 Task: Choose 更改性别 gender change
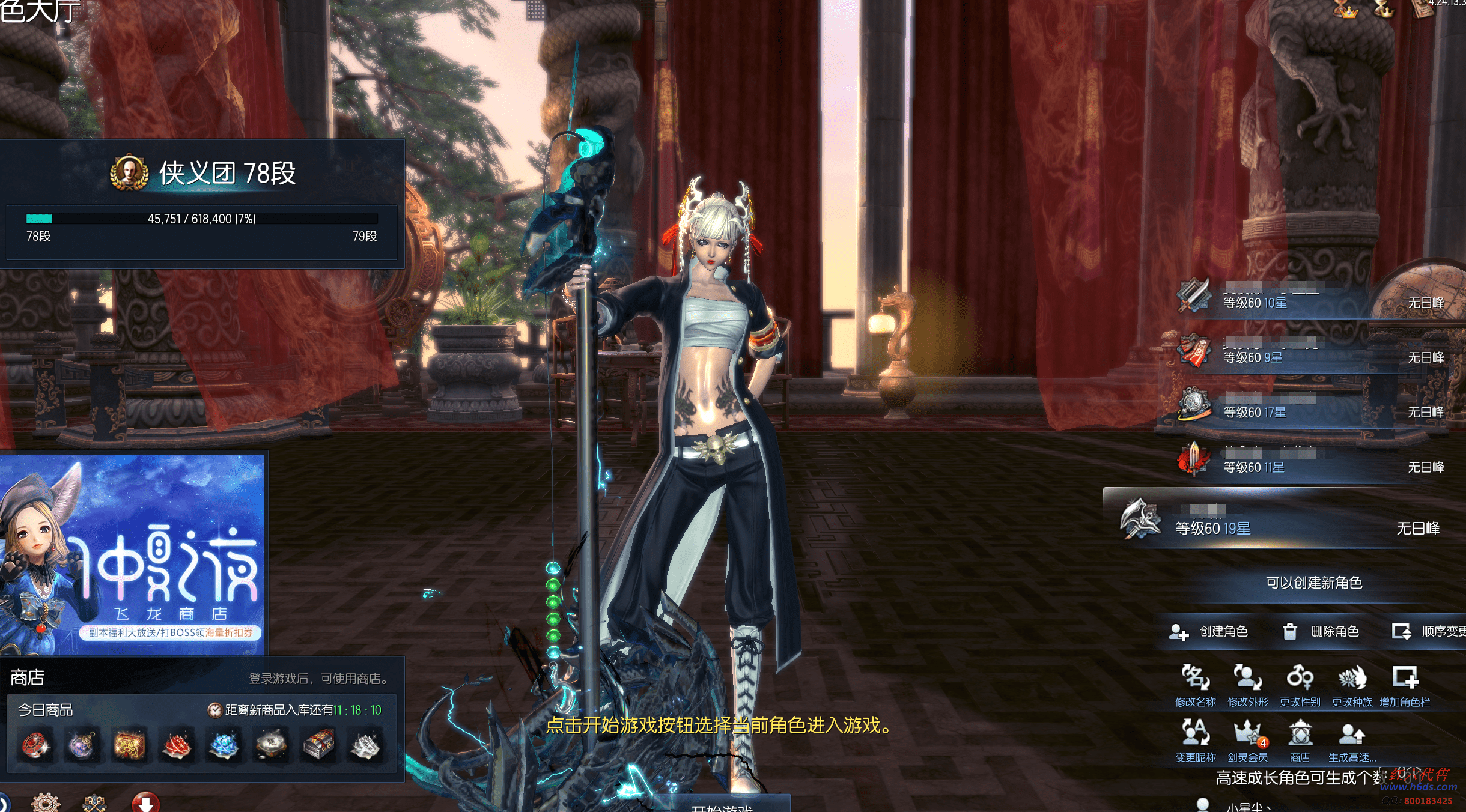pos(1300,685)
